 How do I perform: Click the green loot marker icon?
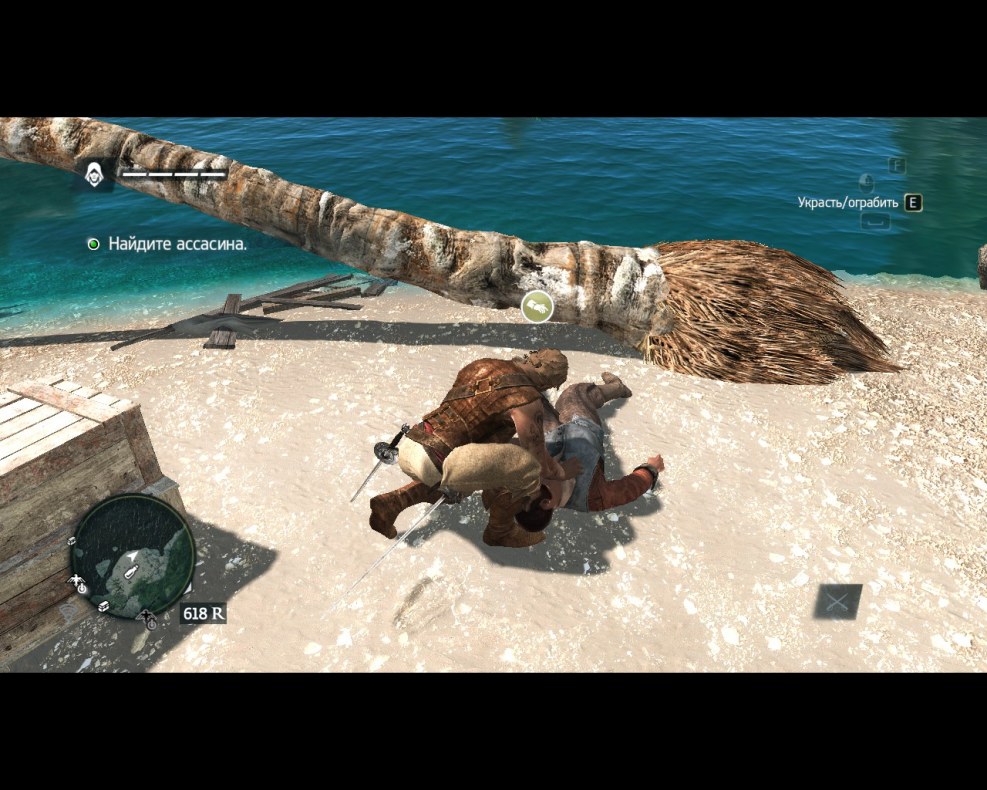click(x=537, y=307)
